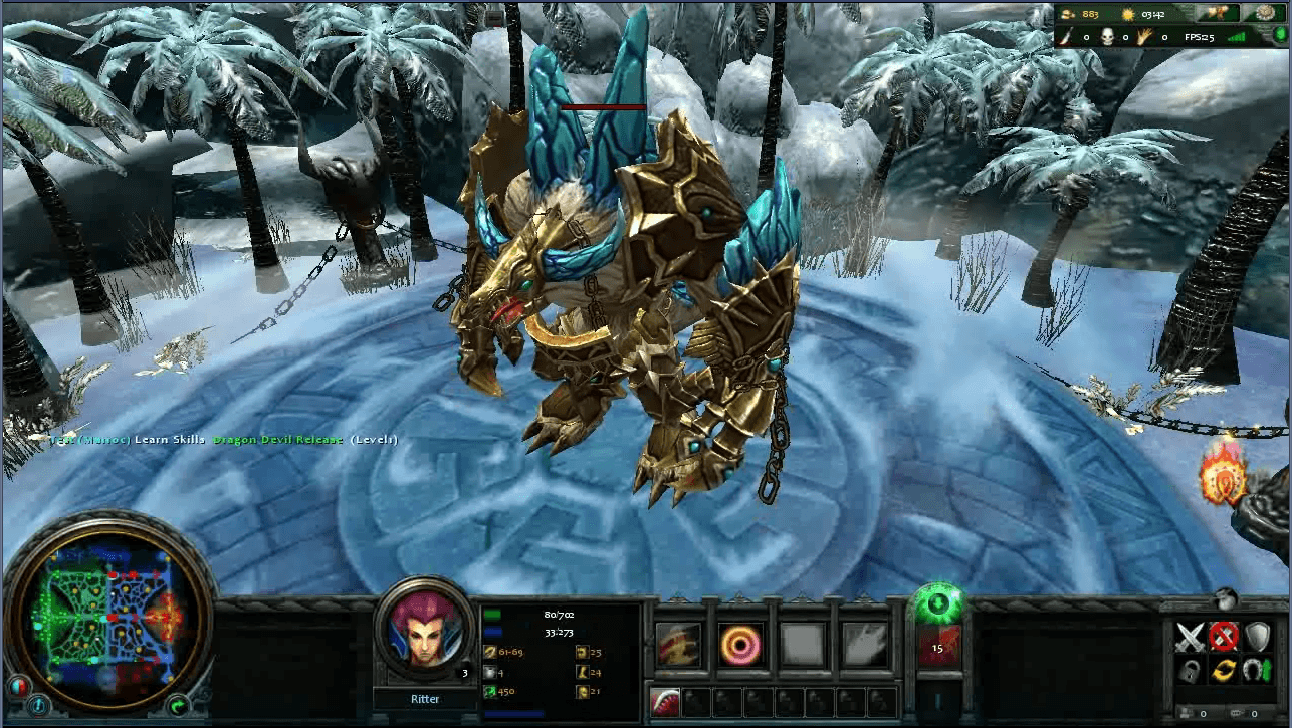The image size is (1292, 728).
Task: Click the sun day-time icon
Action: 1128,15
